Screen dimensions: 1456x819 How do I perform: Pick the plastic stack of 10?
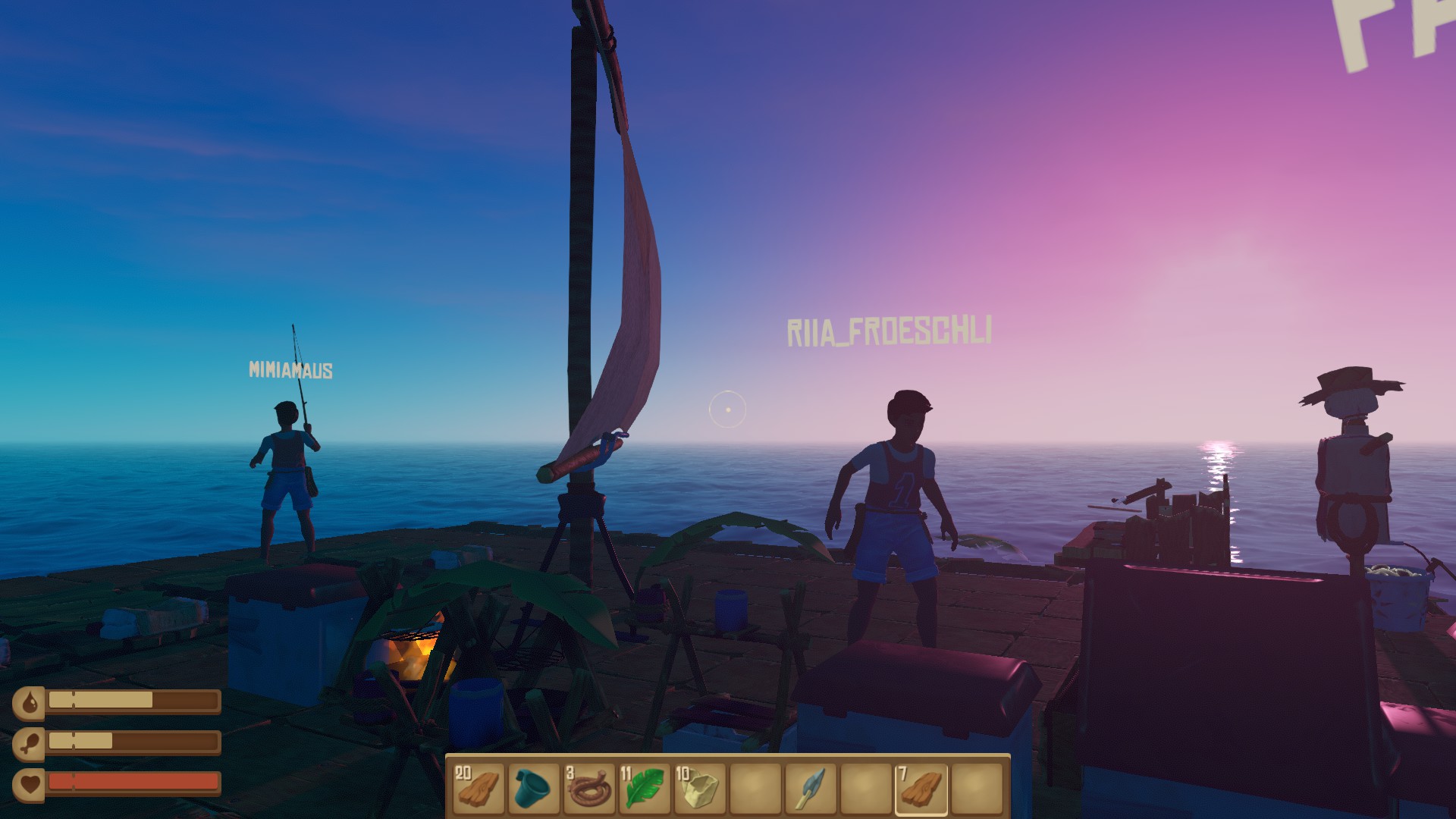tap(700, 788)
